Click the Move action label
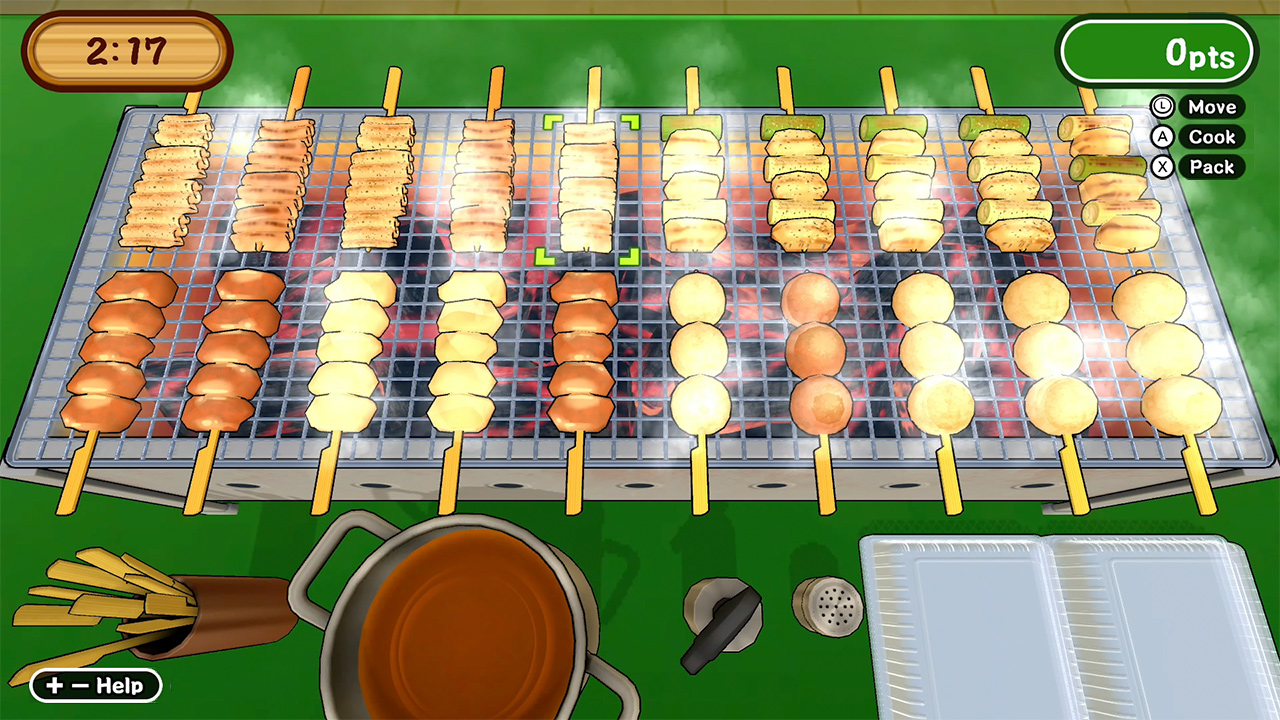 coord(1211,107)
